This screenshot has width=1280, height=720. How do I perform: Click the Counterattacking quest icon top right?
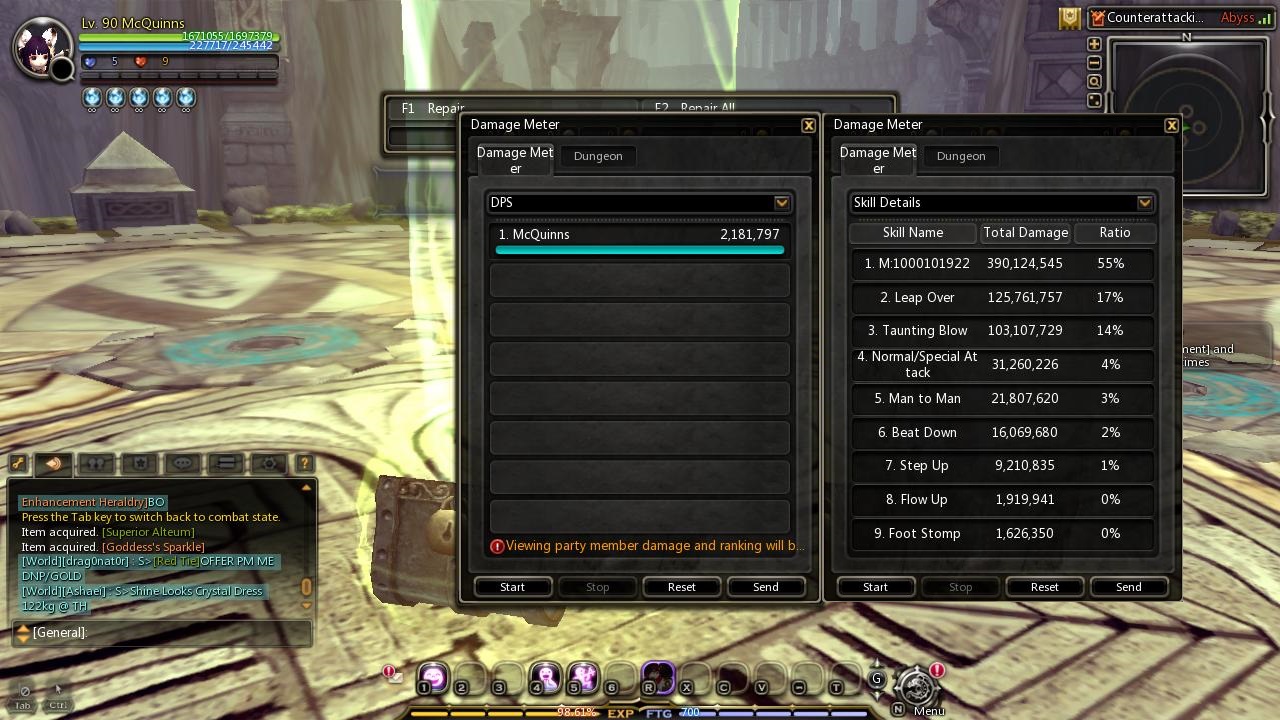[1096, 17]
